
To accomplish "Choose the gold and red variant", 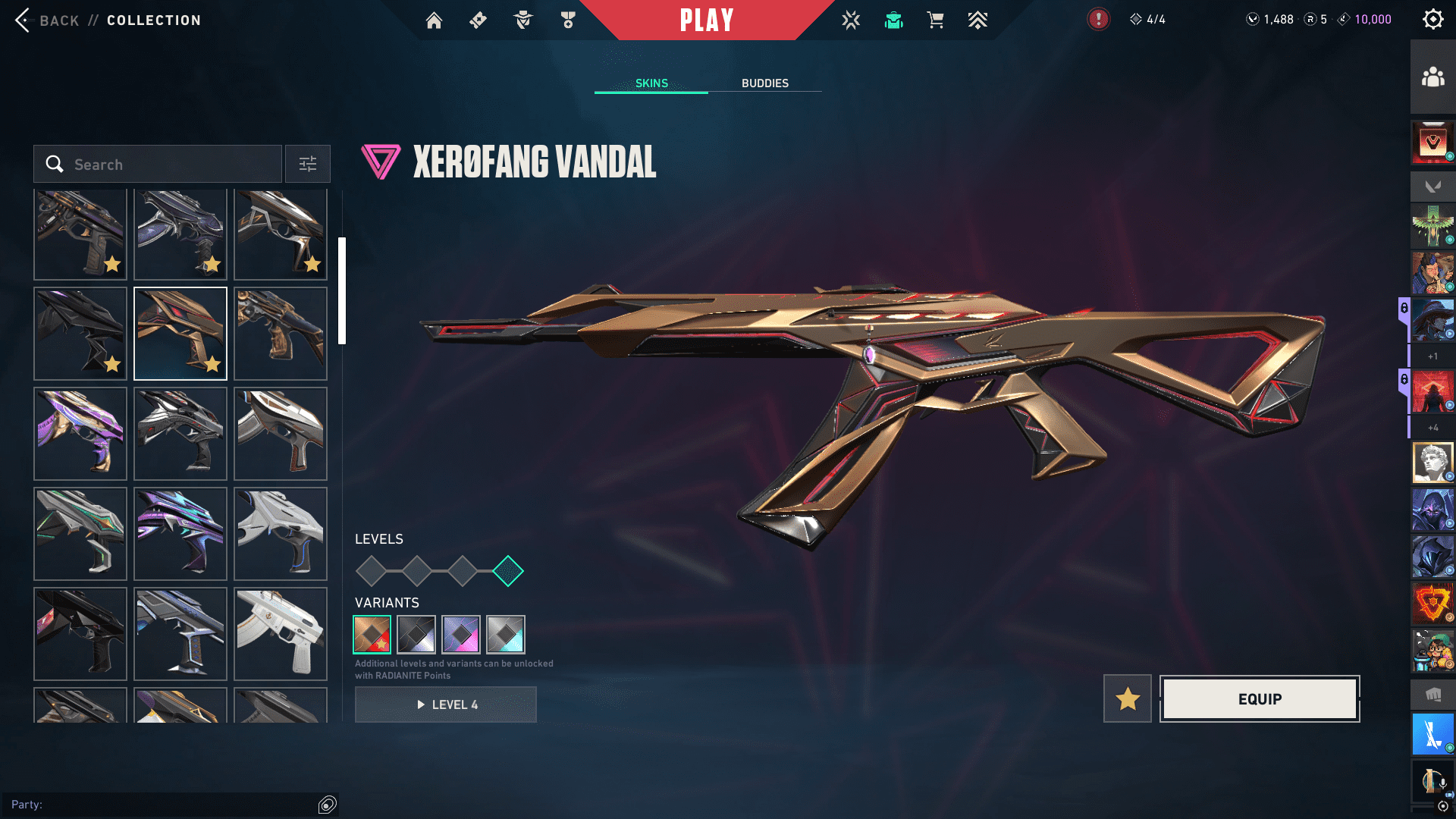I will click(x=372, y=635).
